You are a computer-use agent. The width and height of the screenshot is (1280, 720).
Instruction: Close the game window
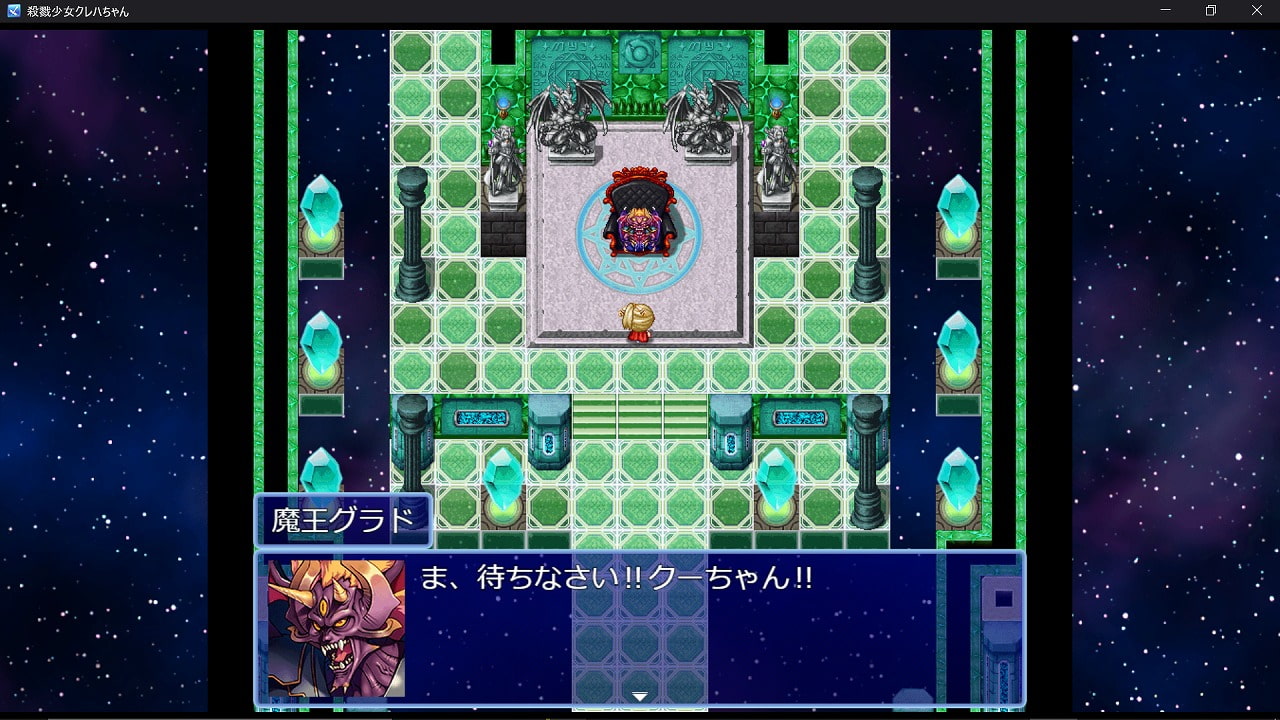[1257, 11]
